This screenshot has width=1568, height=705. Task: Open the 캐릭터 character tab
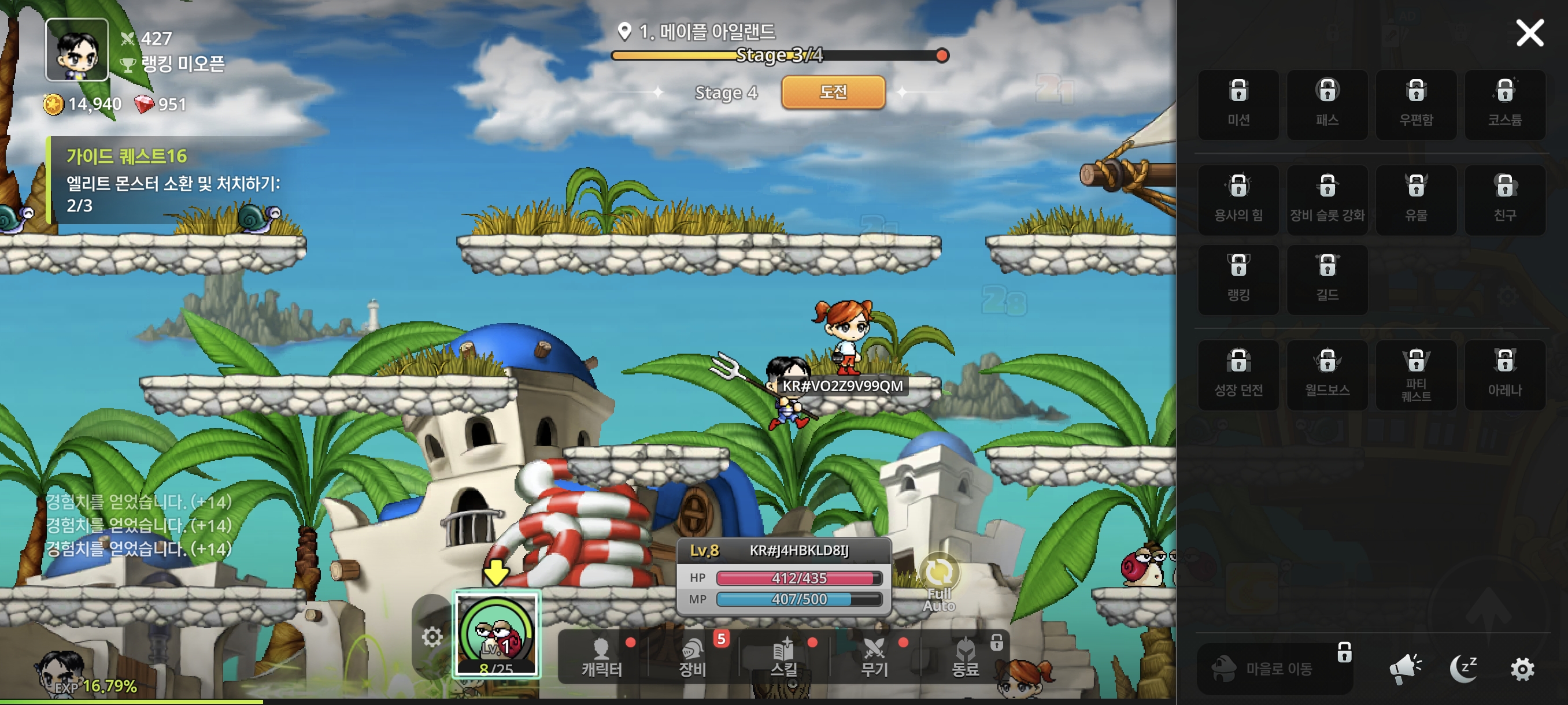click(x=601, y=658)
